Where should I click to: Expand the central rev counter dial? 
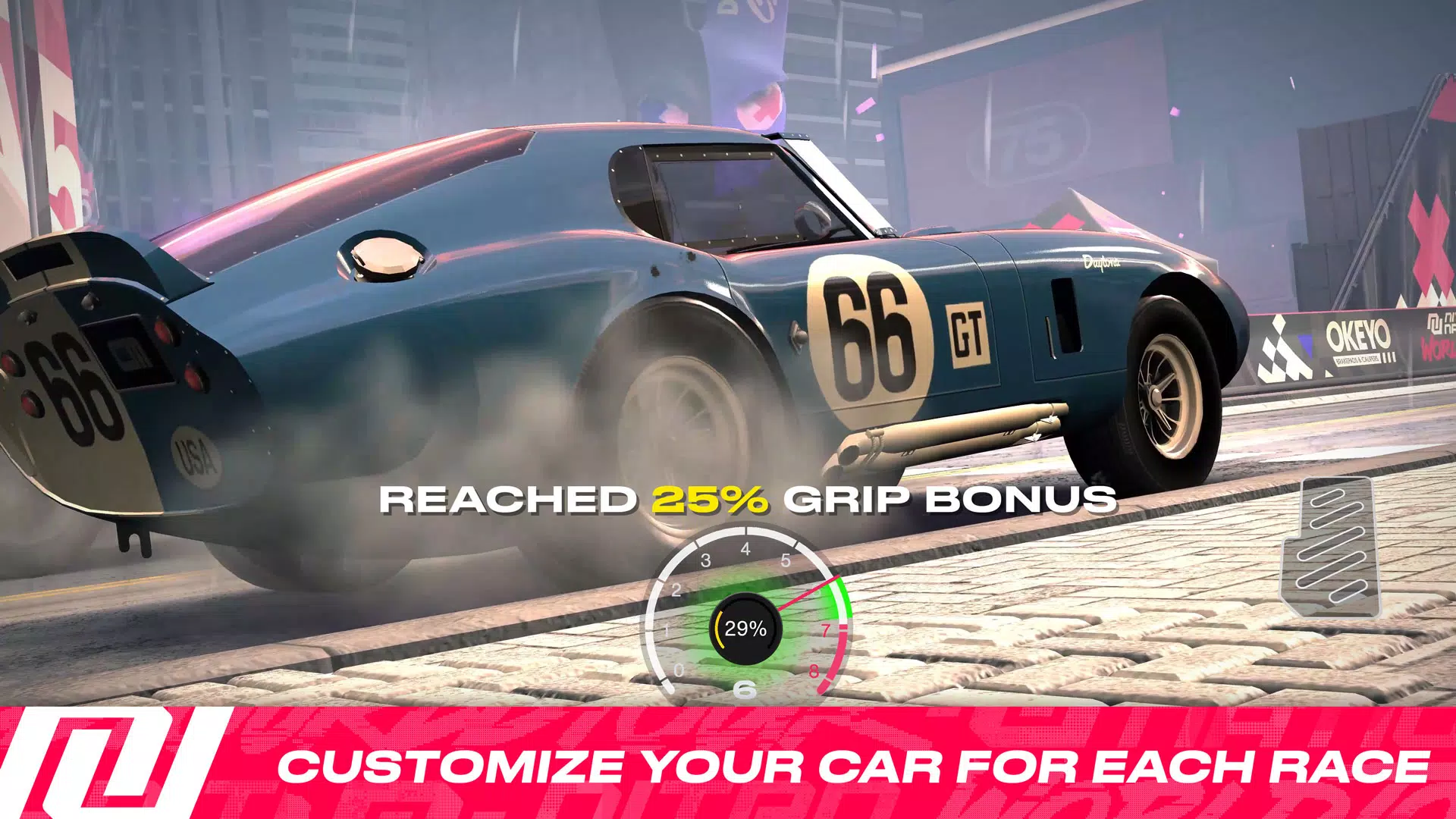(x=747, y=629)
